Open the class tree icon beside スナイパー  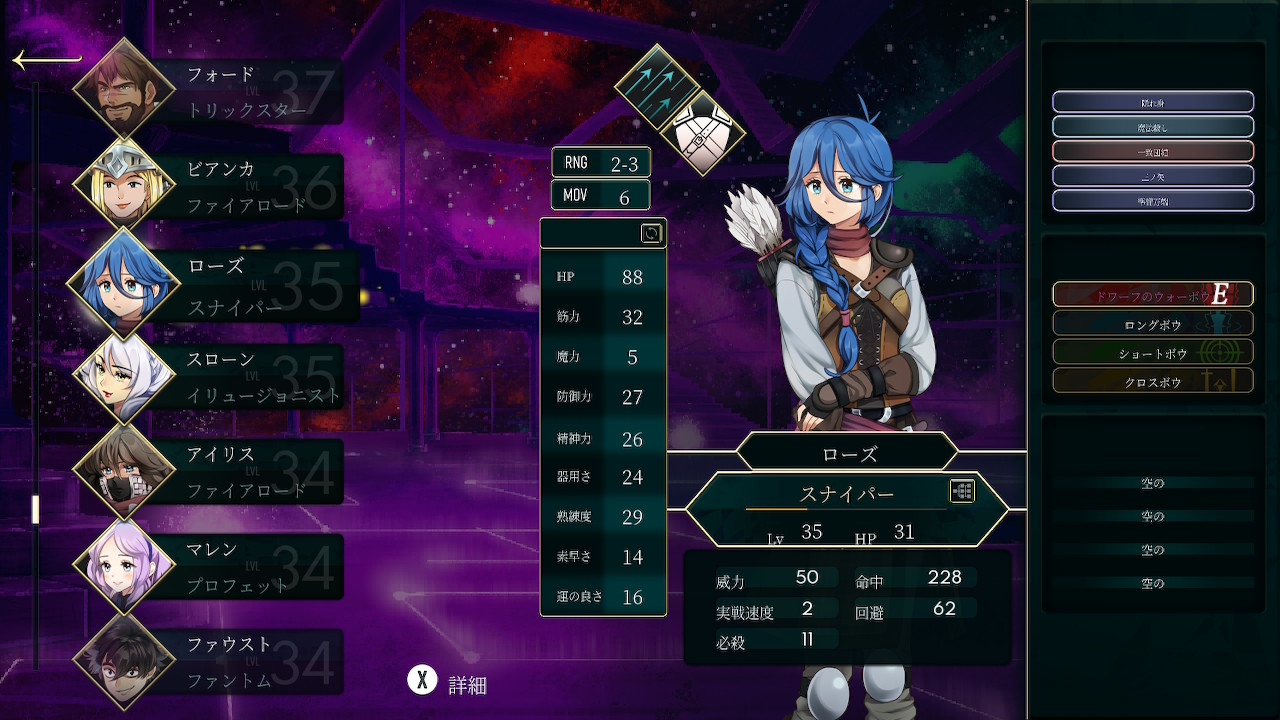[962, 491]
